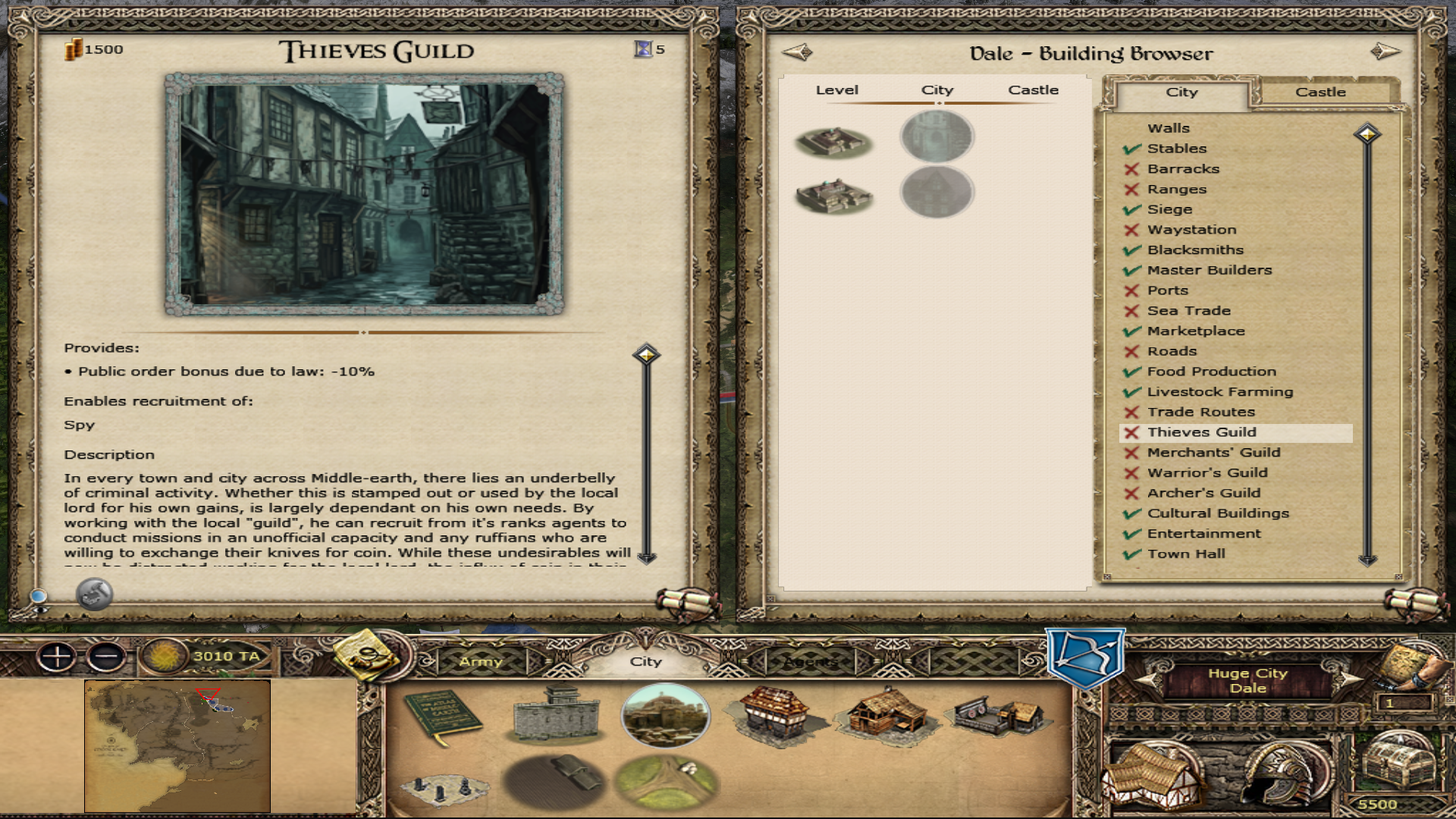Go to next settlement with right arrow
The image size is (1456, 819).
coord(1385,52)
